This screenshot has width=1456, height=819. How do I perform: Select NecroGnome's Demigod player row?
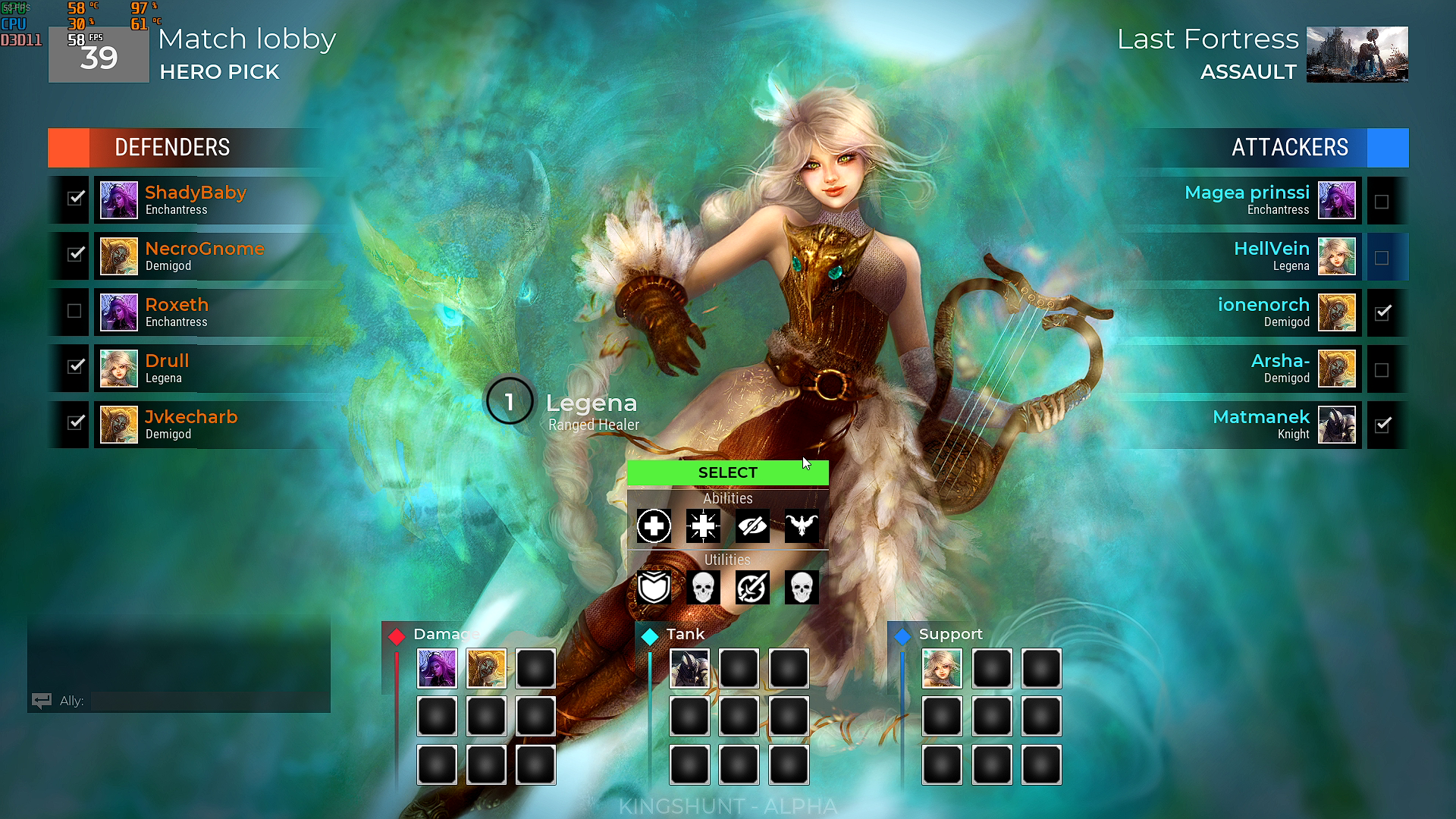coord(220,256)
